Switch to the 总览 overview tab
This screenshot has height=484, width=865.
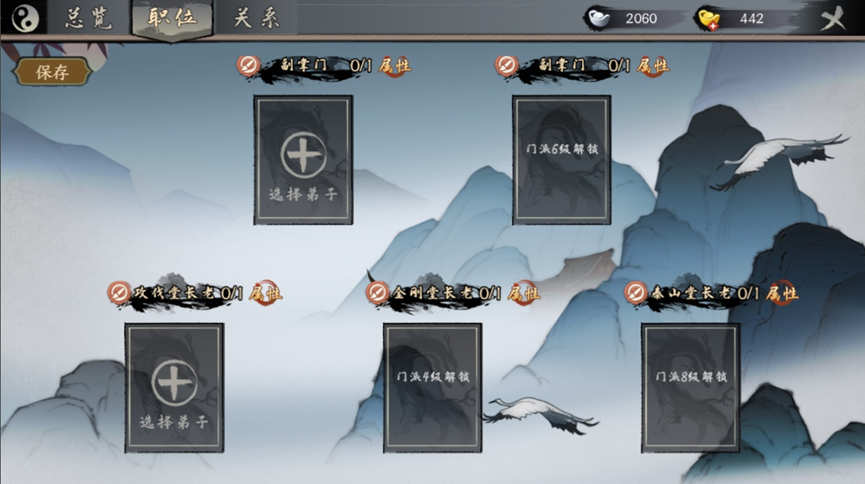(88, 18)
